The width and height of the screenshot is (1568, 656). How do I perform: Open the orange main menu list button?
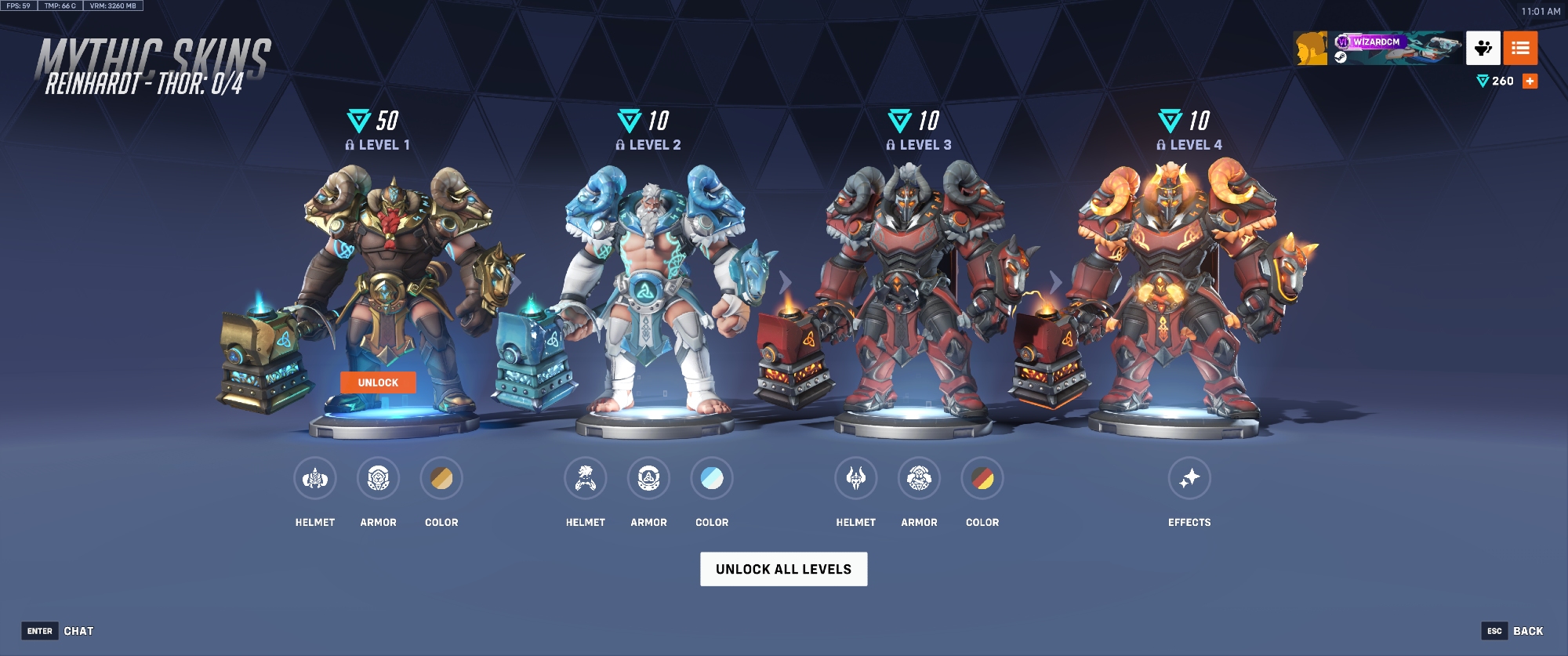point(1520,49)
